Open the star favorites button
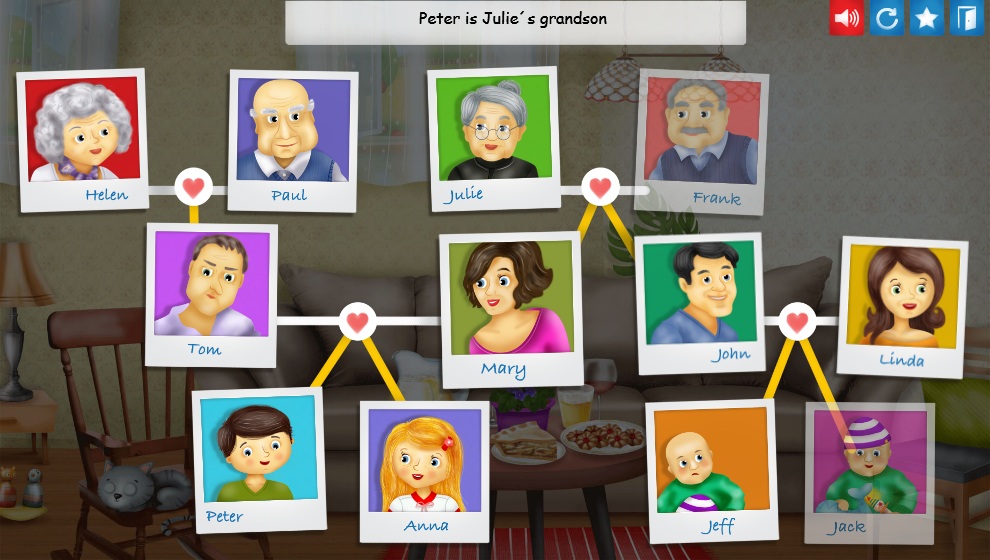The width and height of the screenshot is (990, 560). pyautogui.click(x=926, y=18)
